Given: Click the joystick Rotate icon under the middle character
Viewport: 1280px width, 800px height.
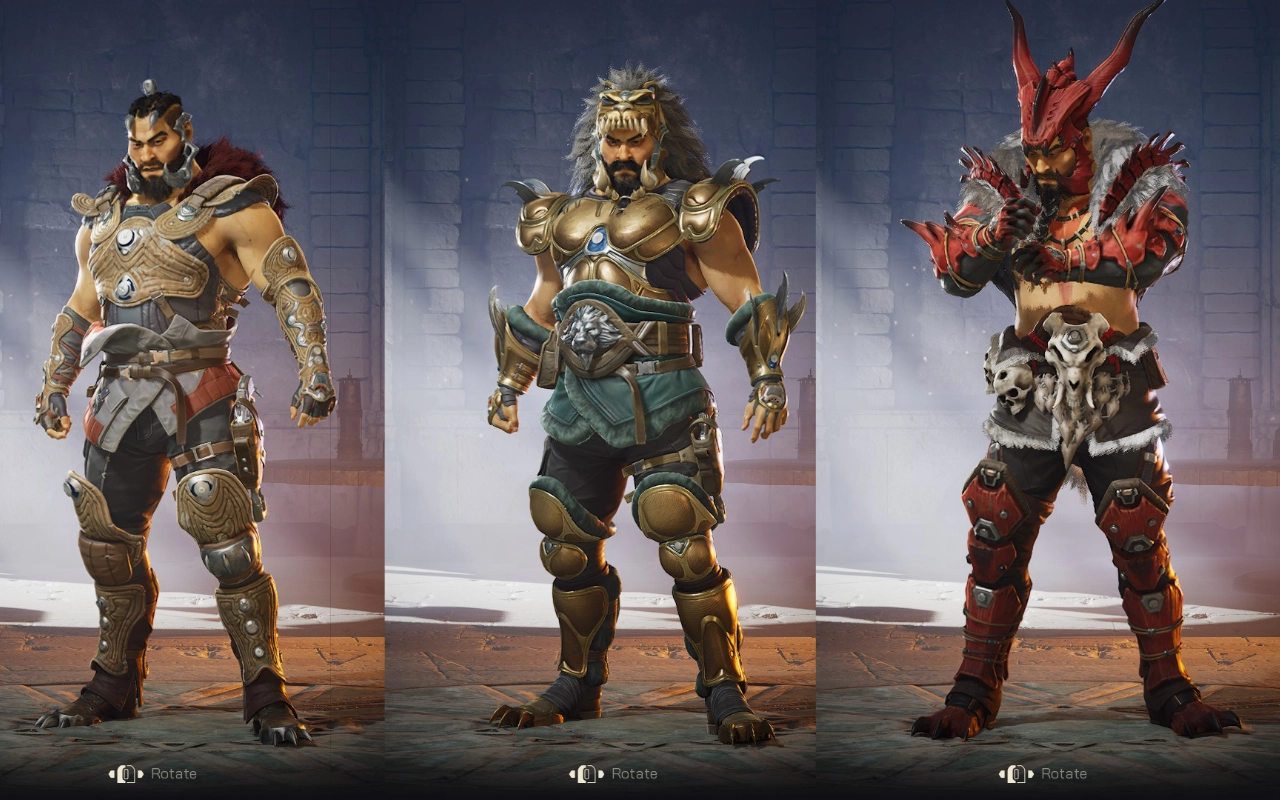Looking at the screenshot, I should 585,773.
